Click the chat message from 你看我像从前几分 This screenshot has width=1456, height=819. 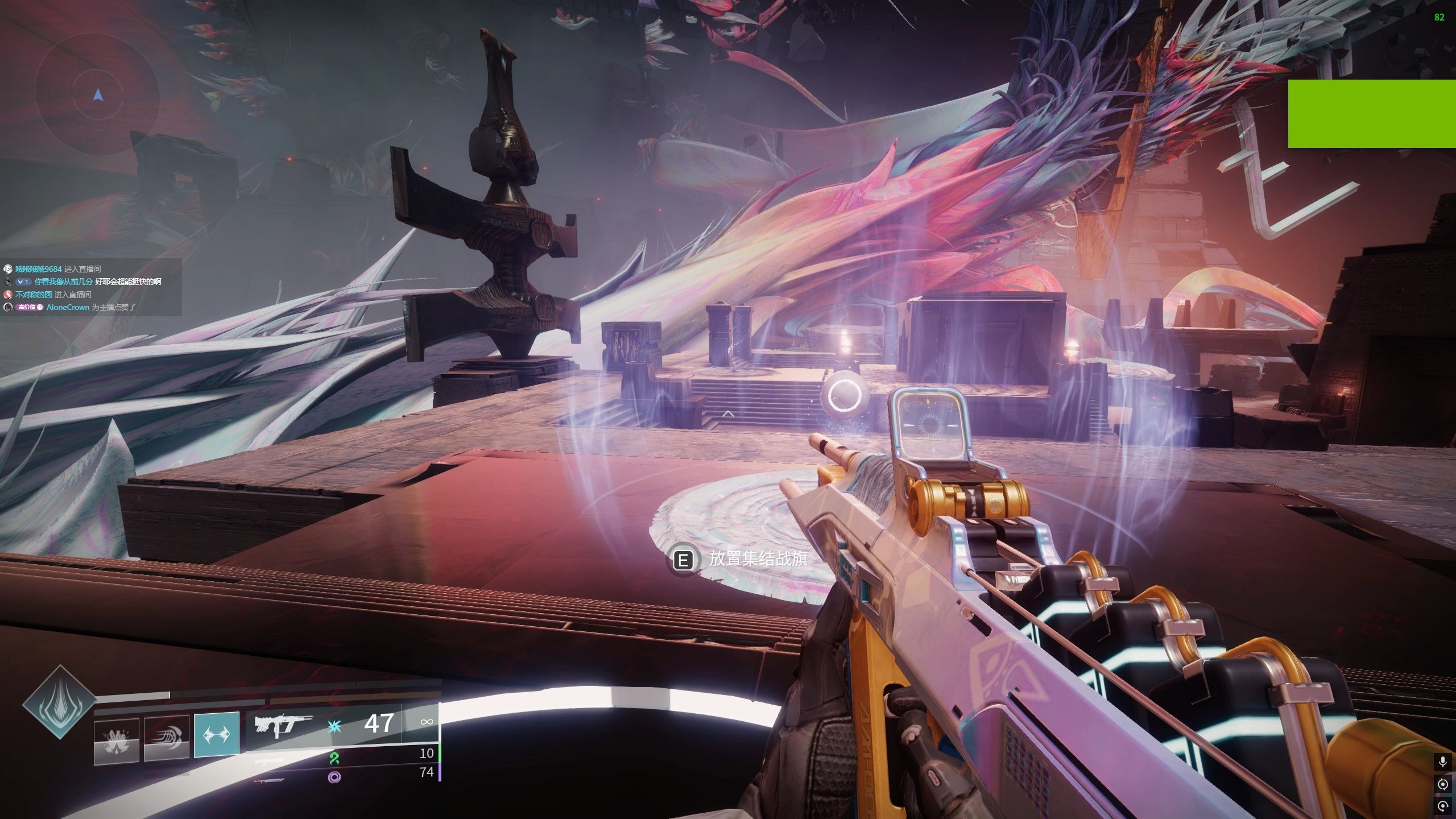[x=97, y=282]
